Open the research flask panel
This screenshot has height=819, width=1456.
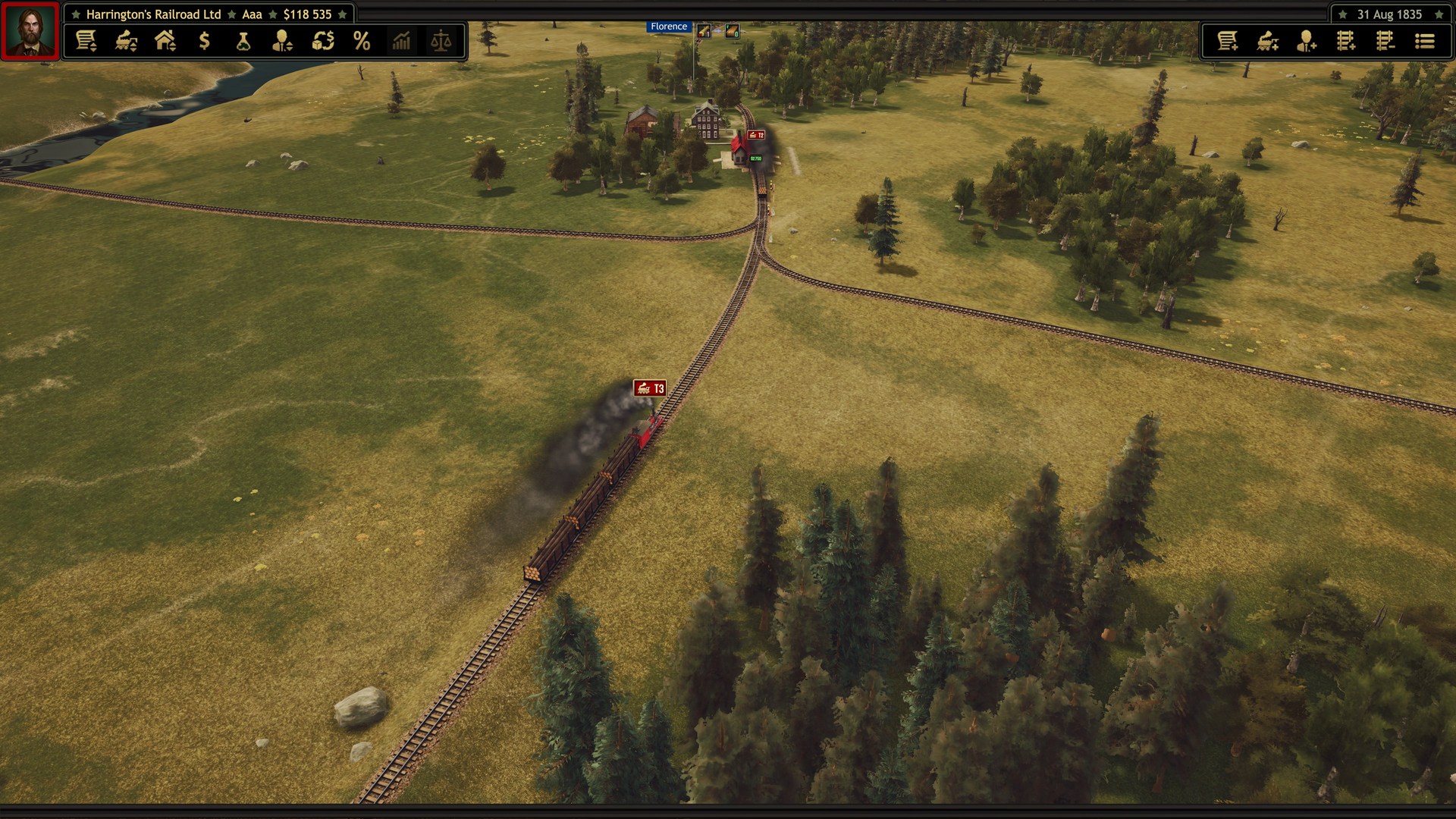pos(243,41)
